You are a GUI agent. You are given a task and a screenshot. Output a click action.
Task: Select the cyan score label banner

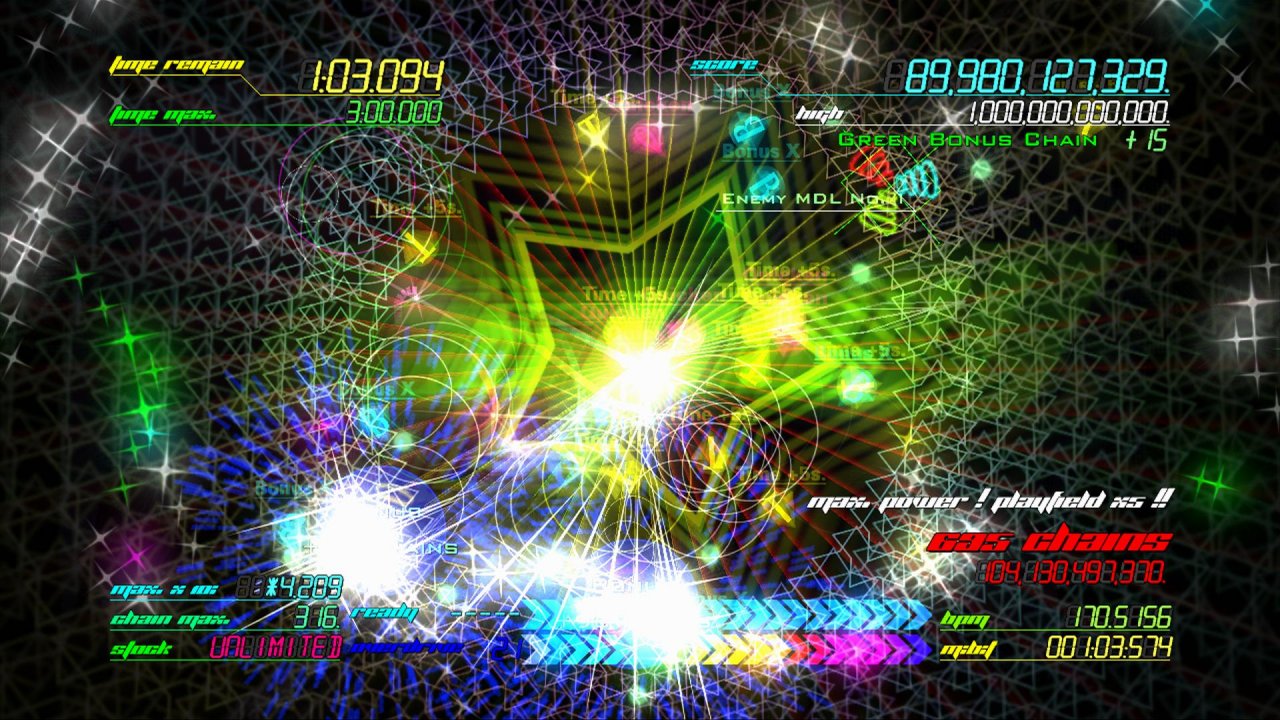pos(722,63)
